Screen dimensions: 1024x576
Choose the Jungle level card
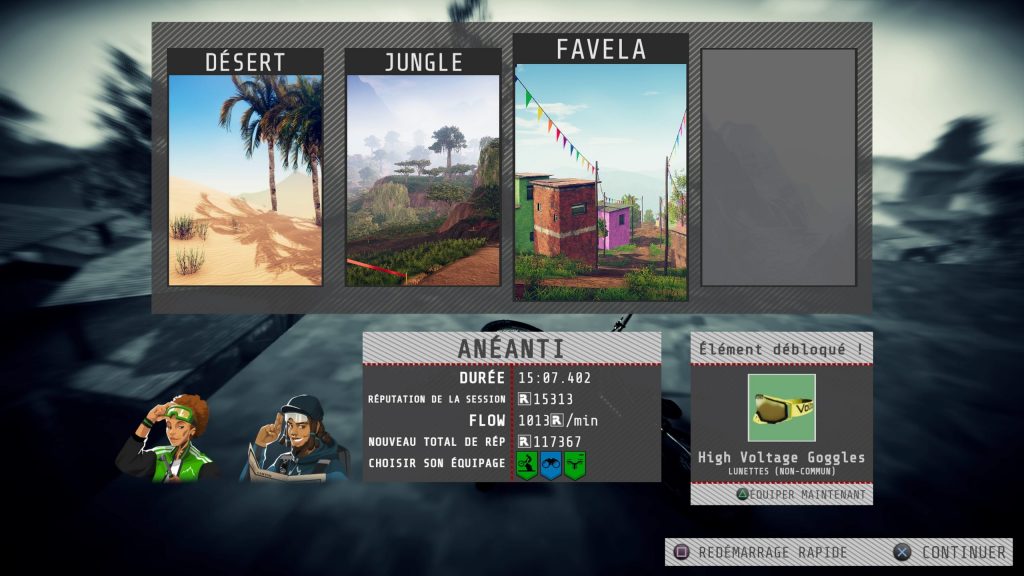point(423,168)
